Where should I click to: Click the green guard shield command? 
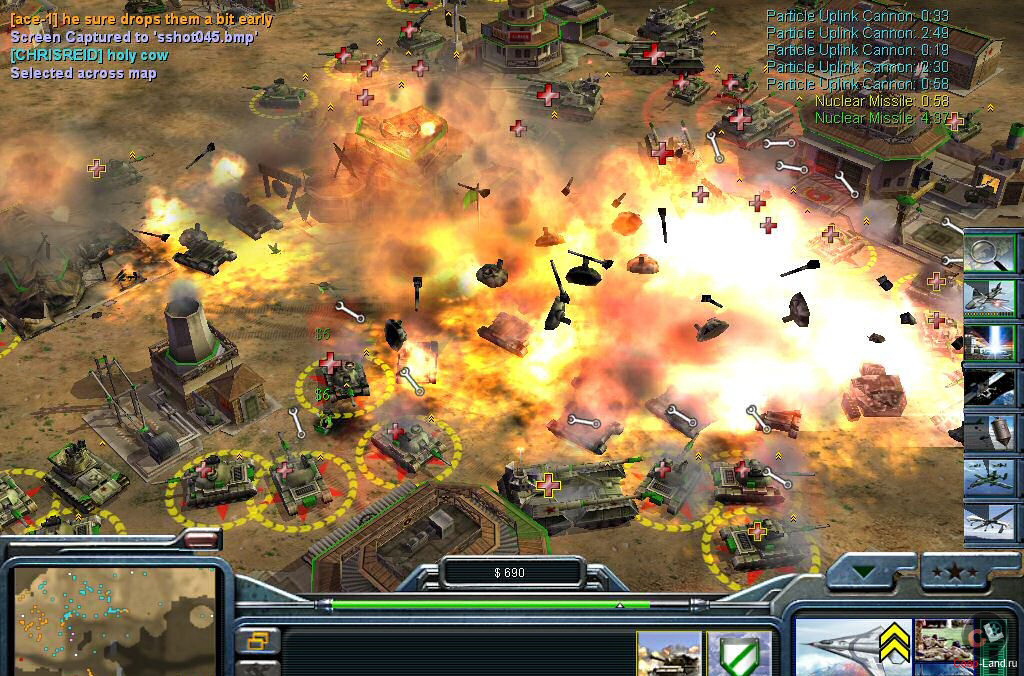click(x=739, y=654)
